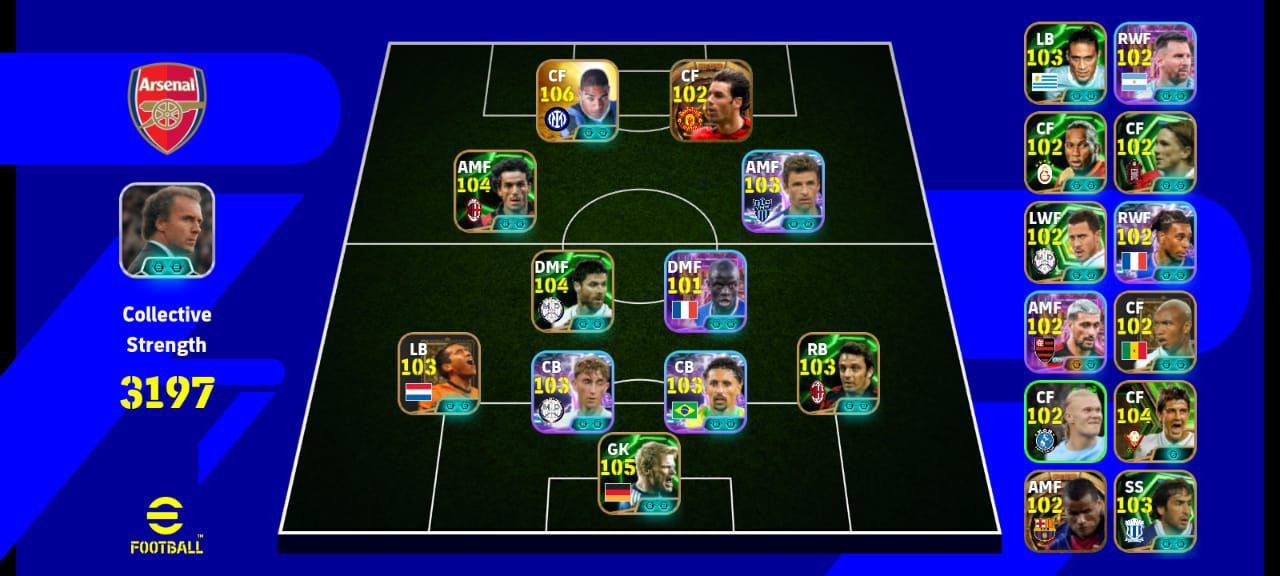1280x576 pixels.
Task: Tap the DMF 104 player card
Action: (573, 291)
